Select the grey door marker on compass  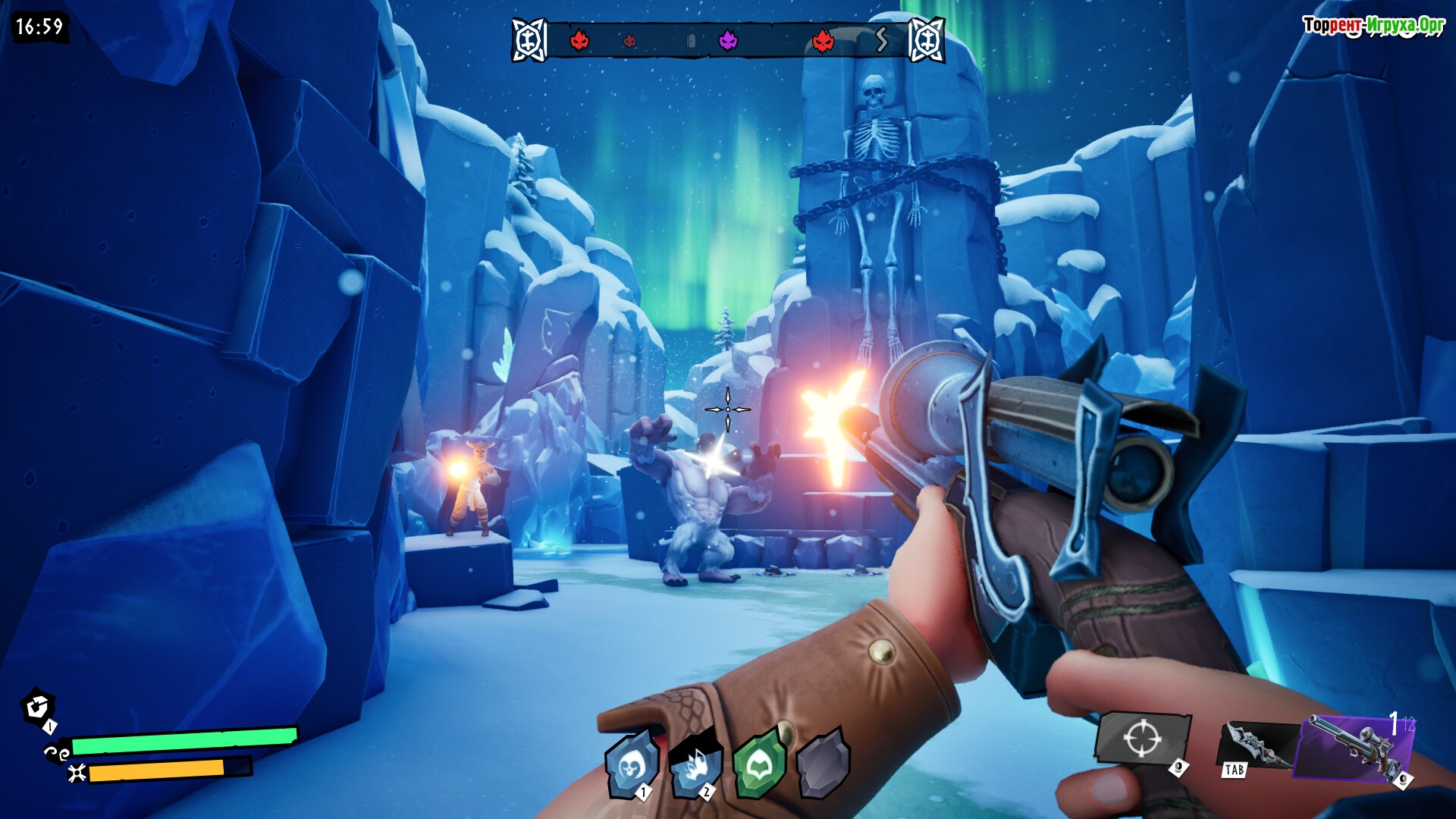pyautogui.click(x=691, y=41)
